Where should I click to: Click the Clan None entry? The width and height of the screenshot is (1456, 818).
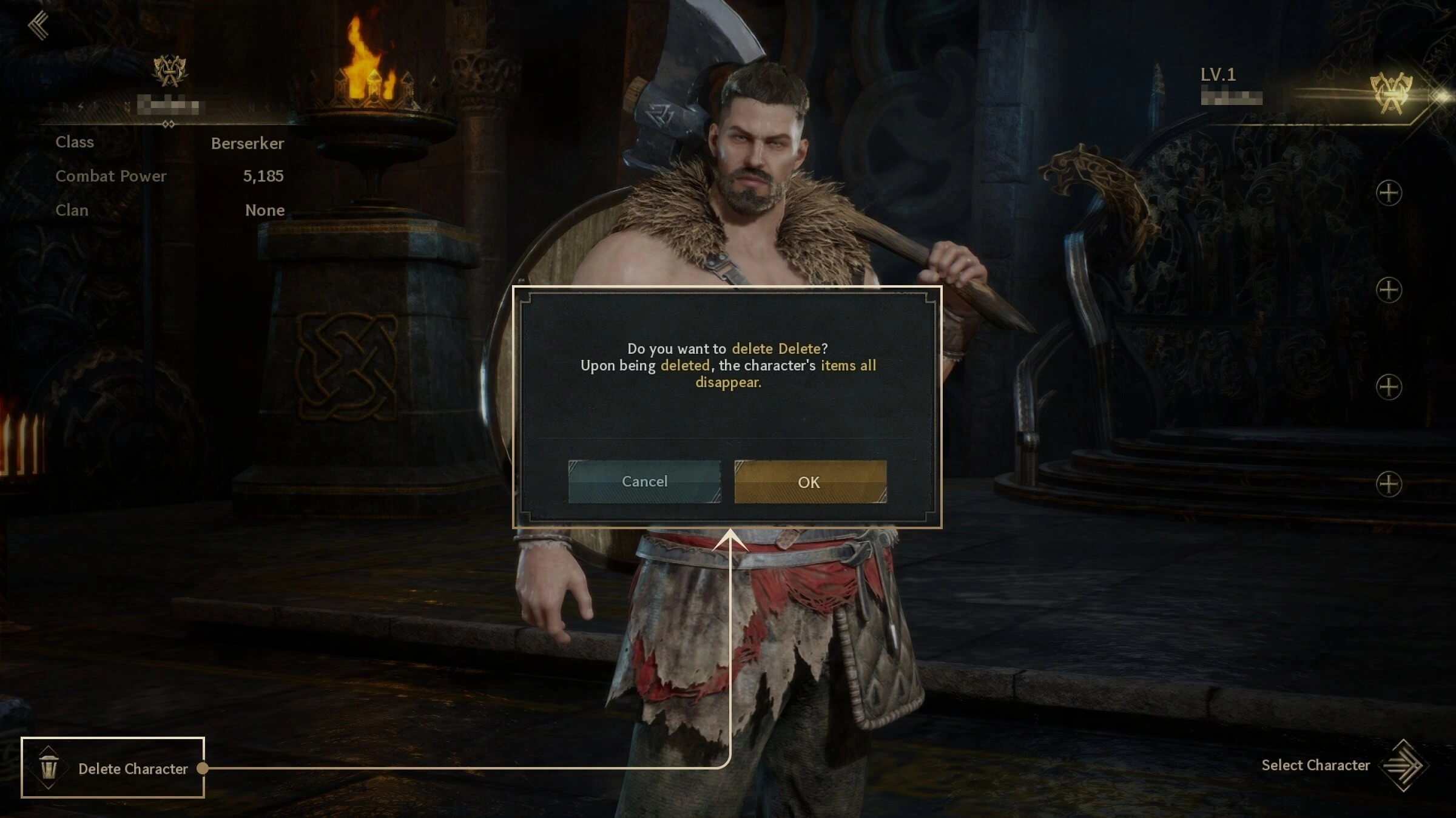pyautogui.click(x=263, y=211)
